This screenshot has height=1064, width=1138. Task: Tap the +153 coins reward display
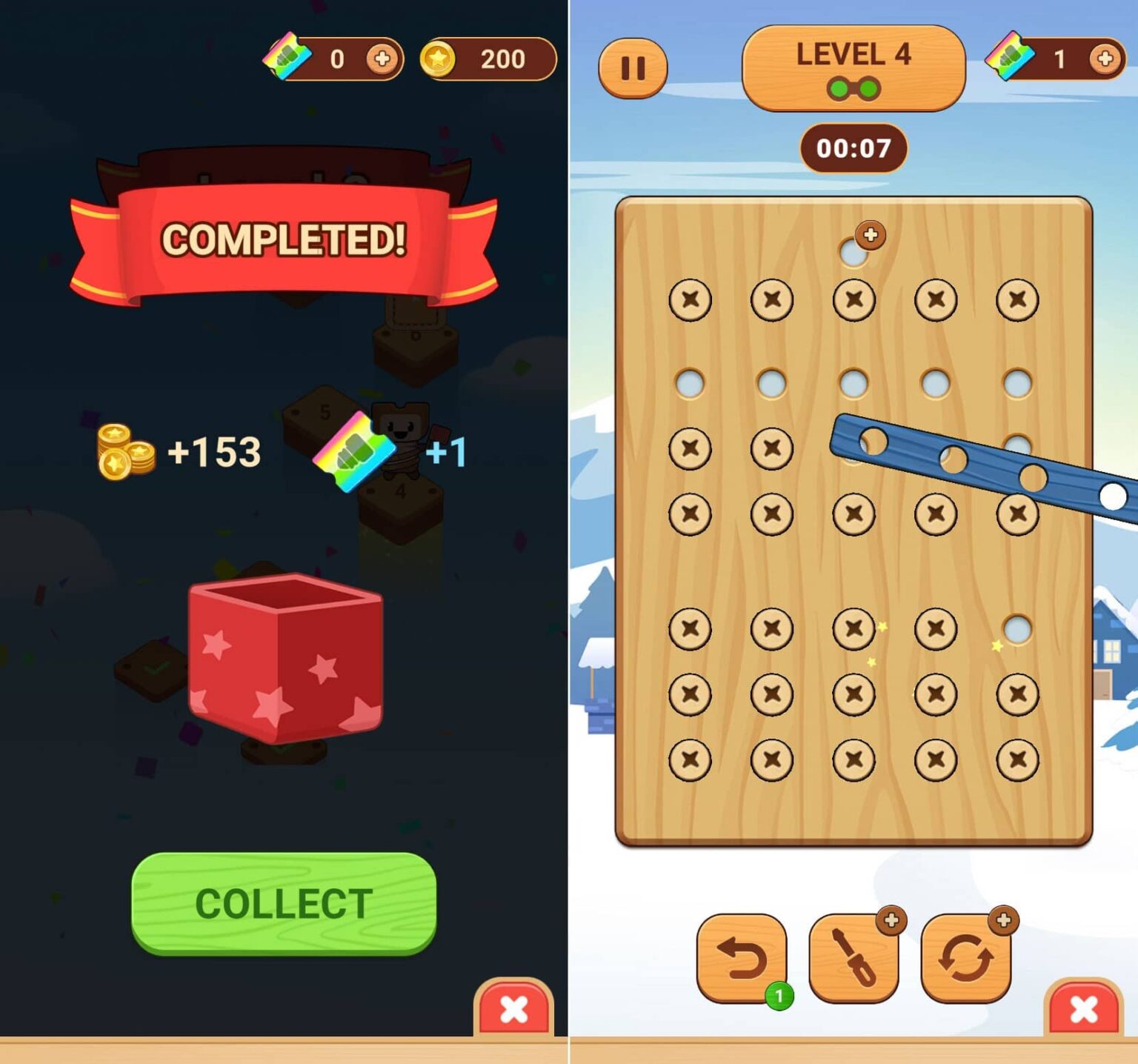pyautogui.click(x=178, y=450)
